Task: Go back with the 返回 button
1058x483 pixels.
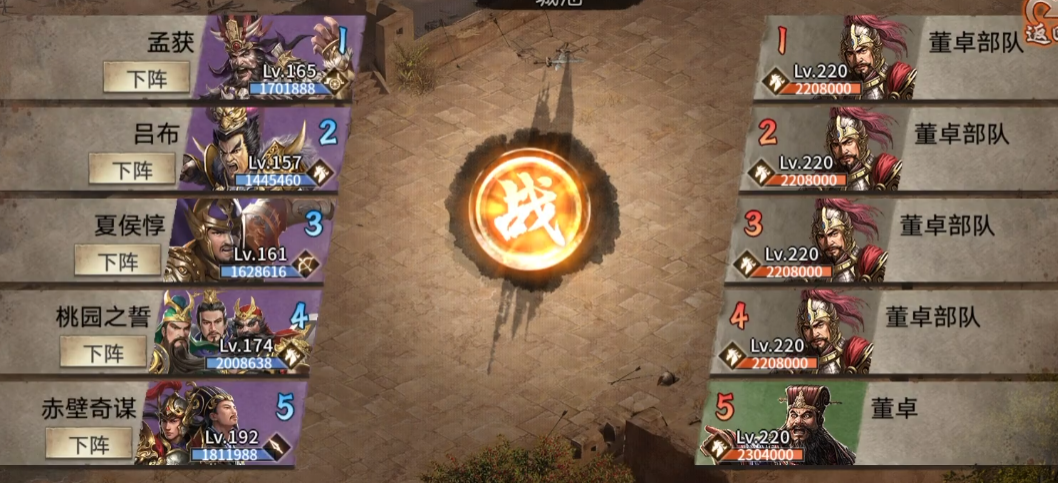Action: coord(1040,30)
